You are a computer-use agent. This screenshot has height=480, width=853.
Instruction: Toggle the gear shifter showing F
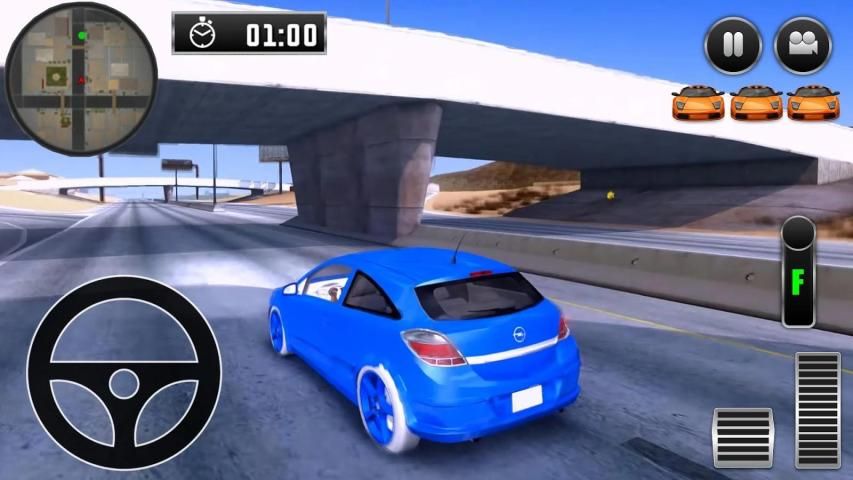pos(798,271)
